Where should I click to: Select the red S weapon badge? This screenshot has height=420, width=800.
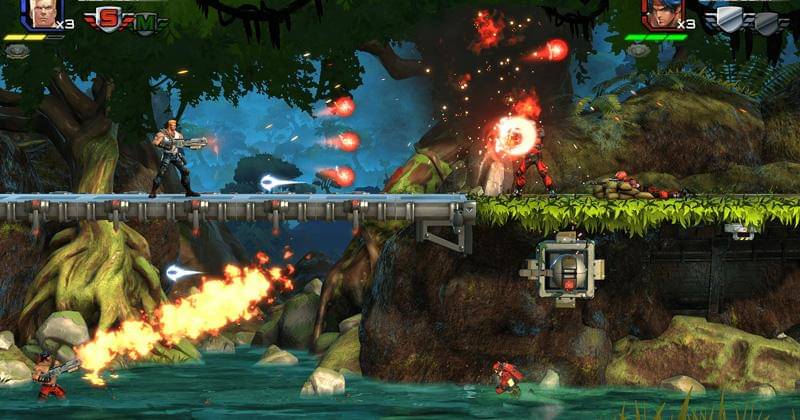pos(107,17)
